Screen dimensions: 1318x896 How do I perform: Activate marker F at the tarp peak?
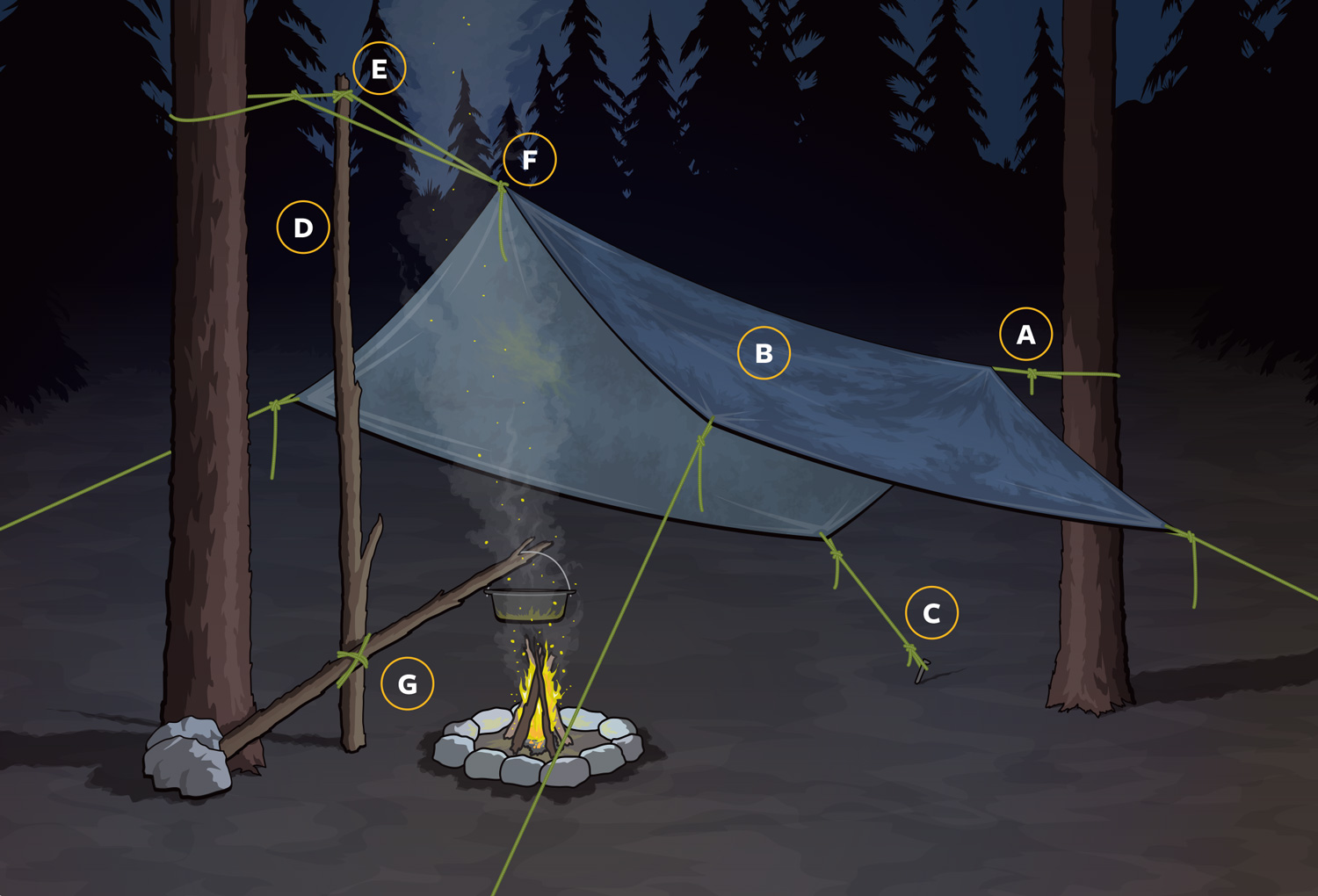pyautogui.click(x=530, y=160)
